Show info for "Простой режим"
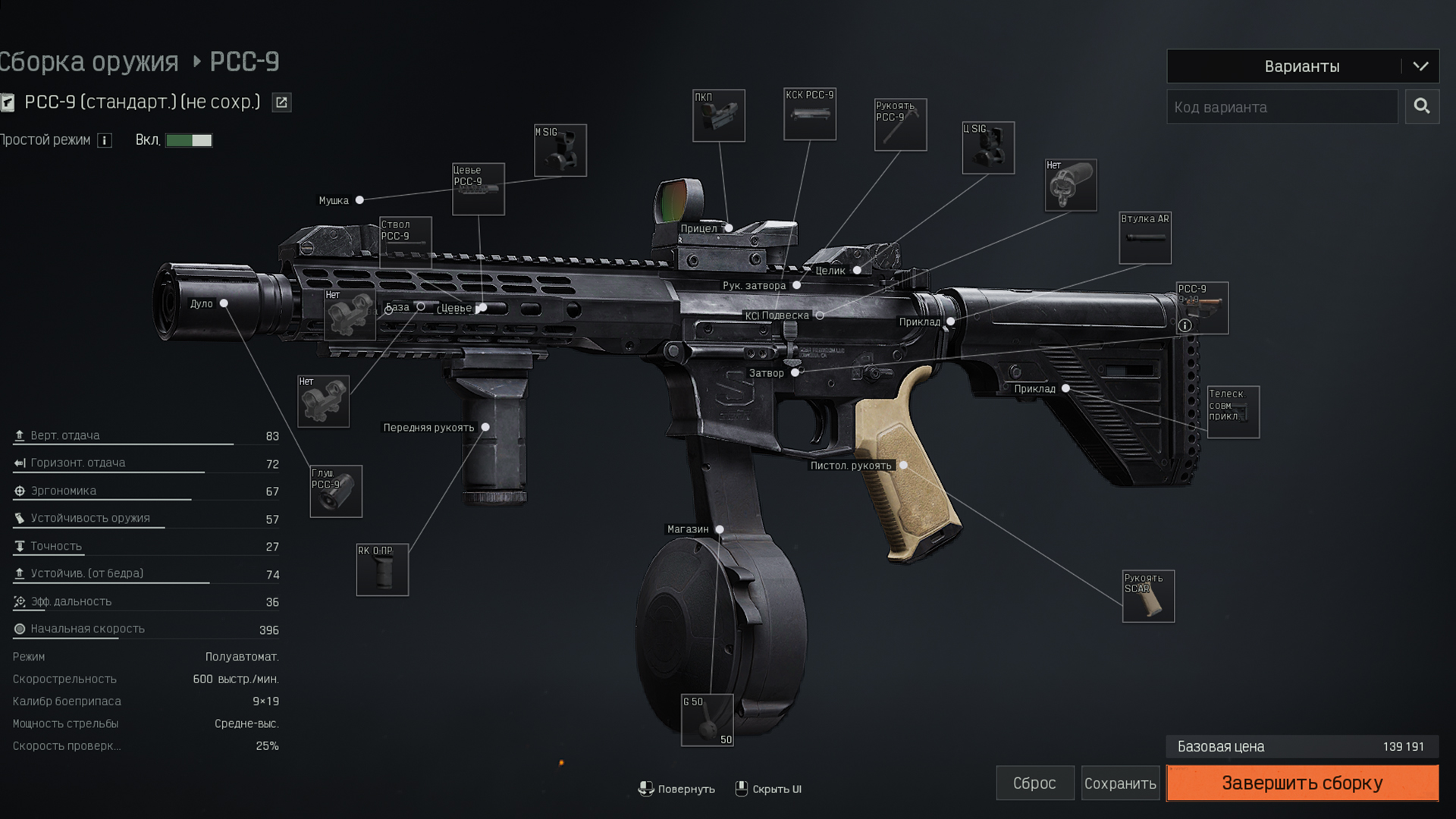 105,140
